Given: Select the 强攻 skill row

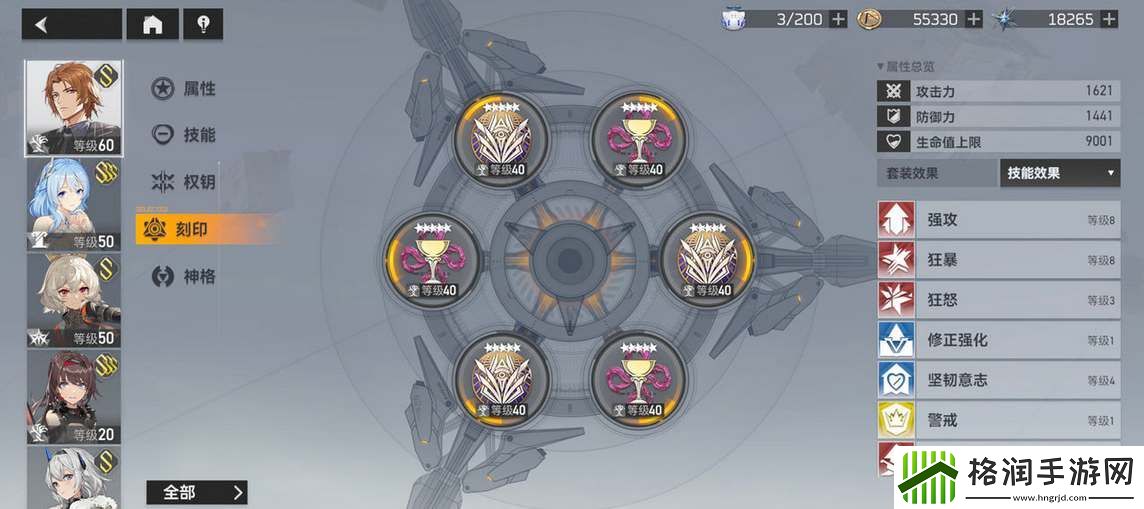Looking at the screenshot, I should [998, 220].
